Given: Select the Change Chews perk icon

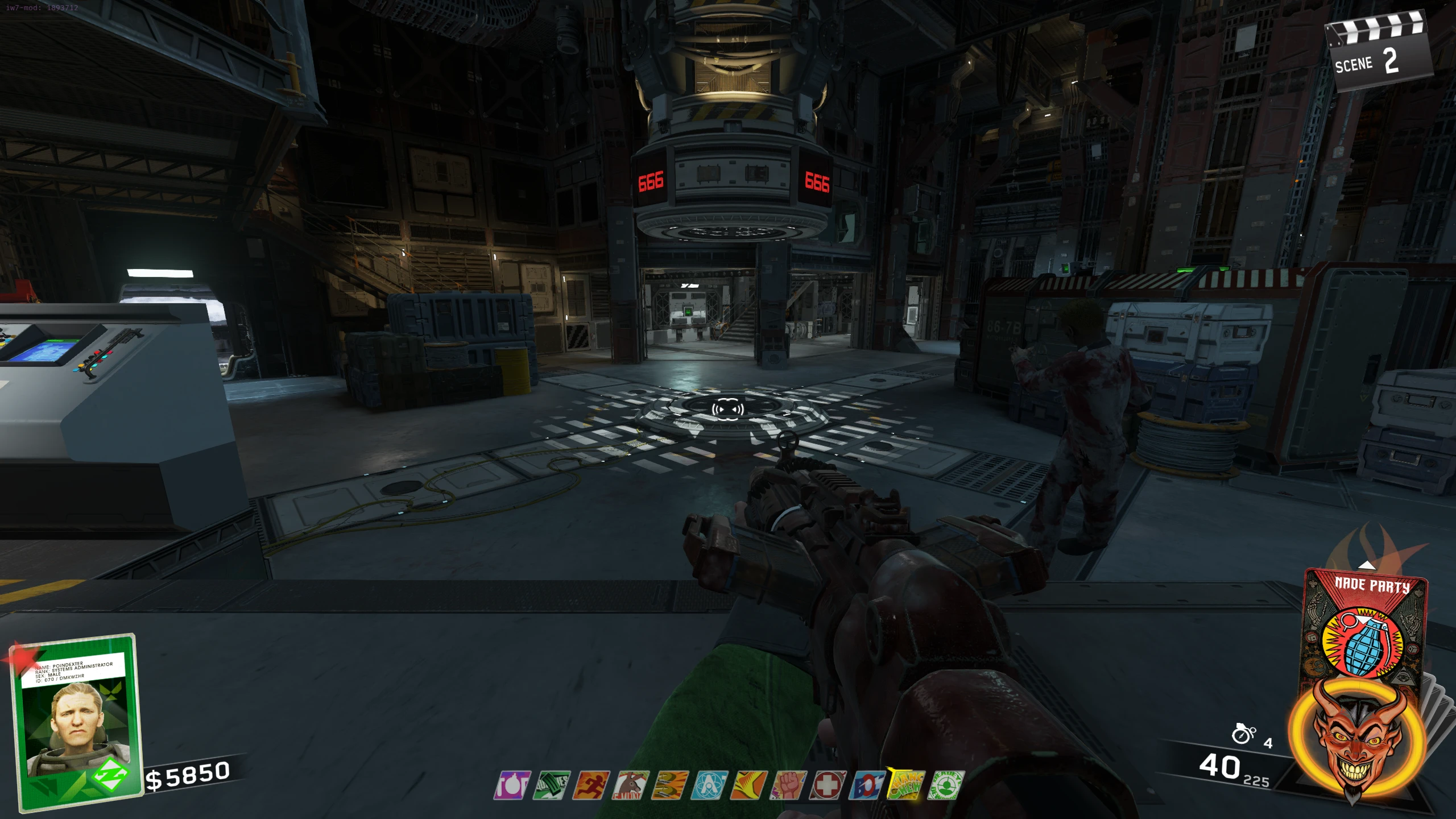Looking at the screenshot, I should pyautogui.click(x=907, y=785).
